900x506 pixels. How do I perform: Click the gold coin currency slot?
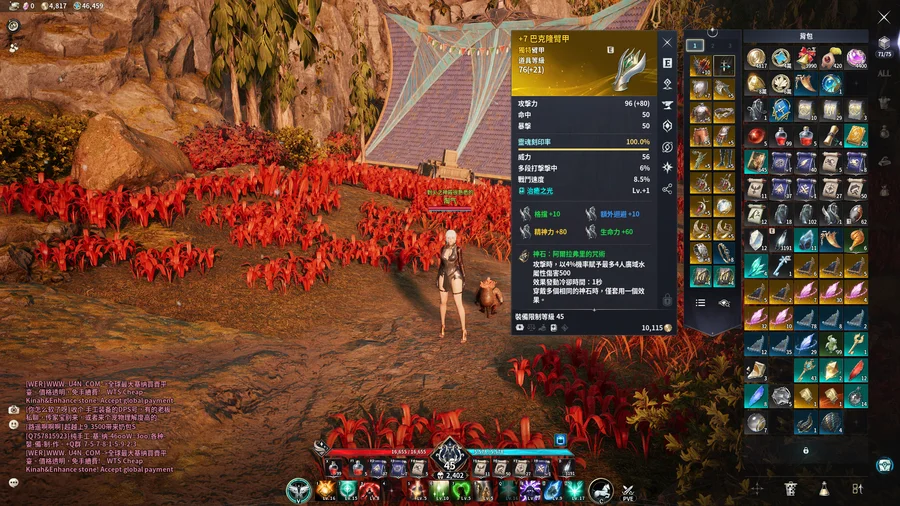[756, 58]
